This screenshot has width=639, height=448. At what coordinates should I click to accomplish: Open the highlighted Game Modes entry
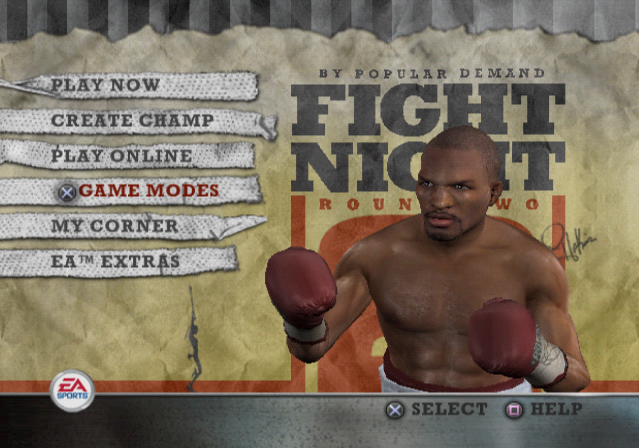pos(148,191)
